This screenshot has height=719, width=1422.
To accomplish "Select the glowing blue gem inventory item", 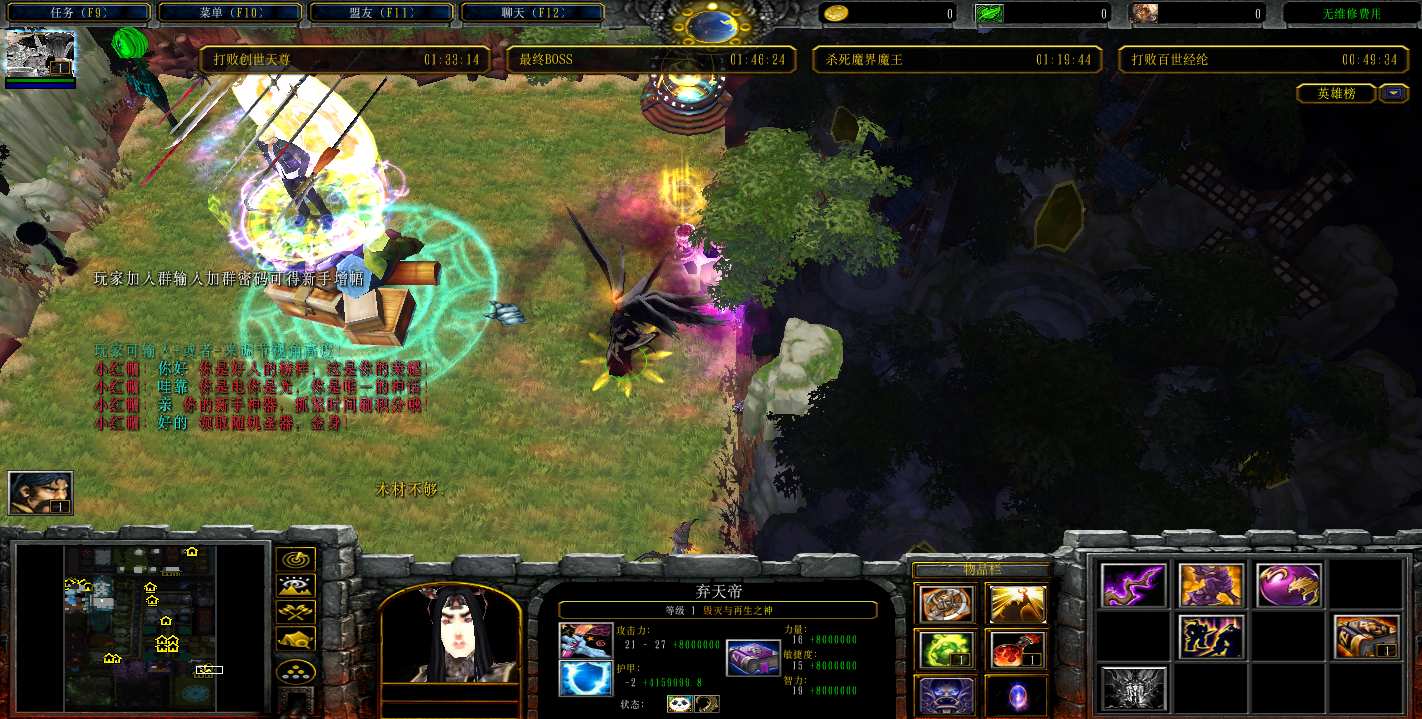I will coord(1016,694).
